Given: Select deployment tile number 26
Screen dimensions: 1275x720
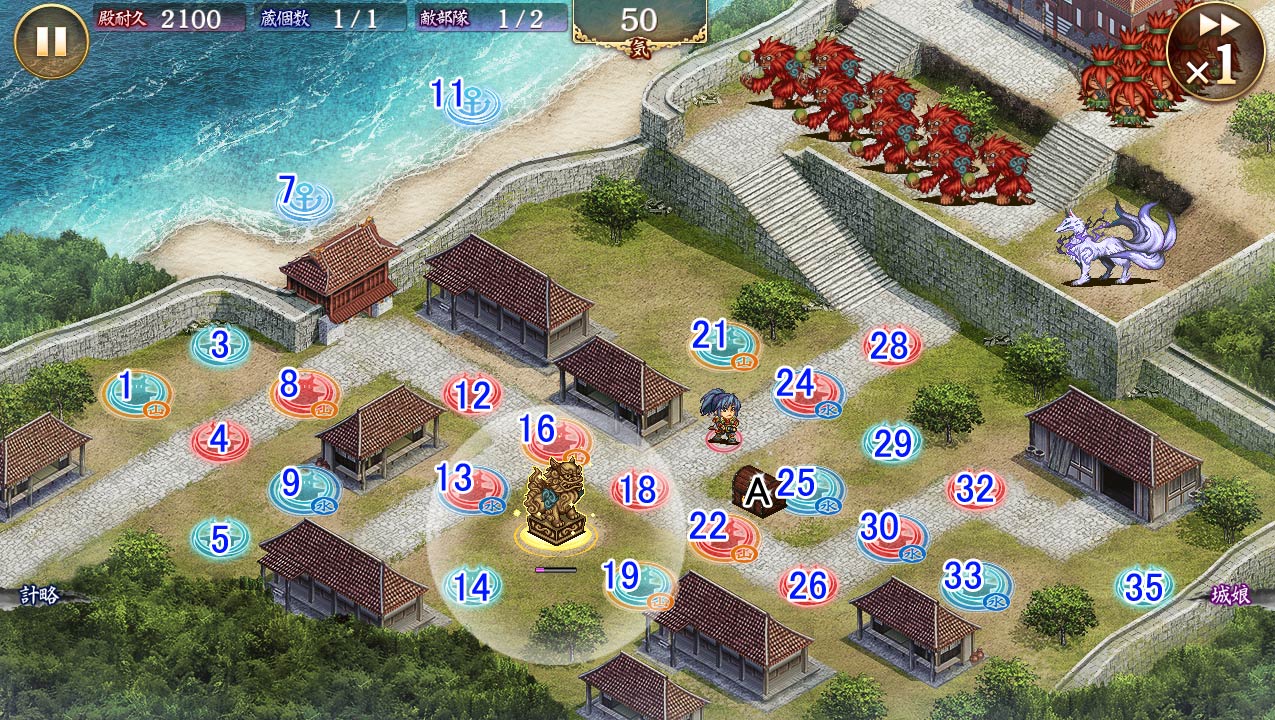Looking at the screenshot, I should pos(808,585).
